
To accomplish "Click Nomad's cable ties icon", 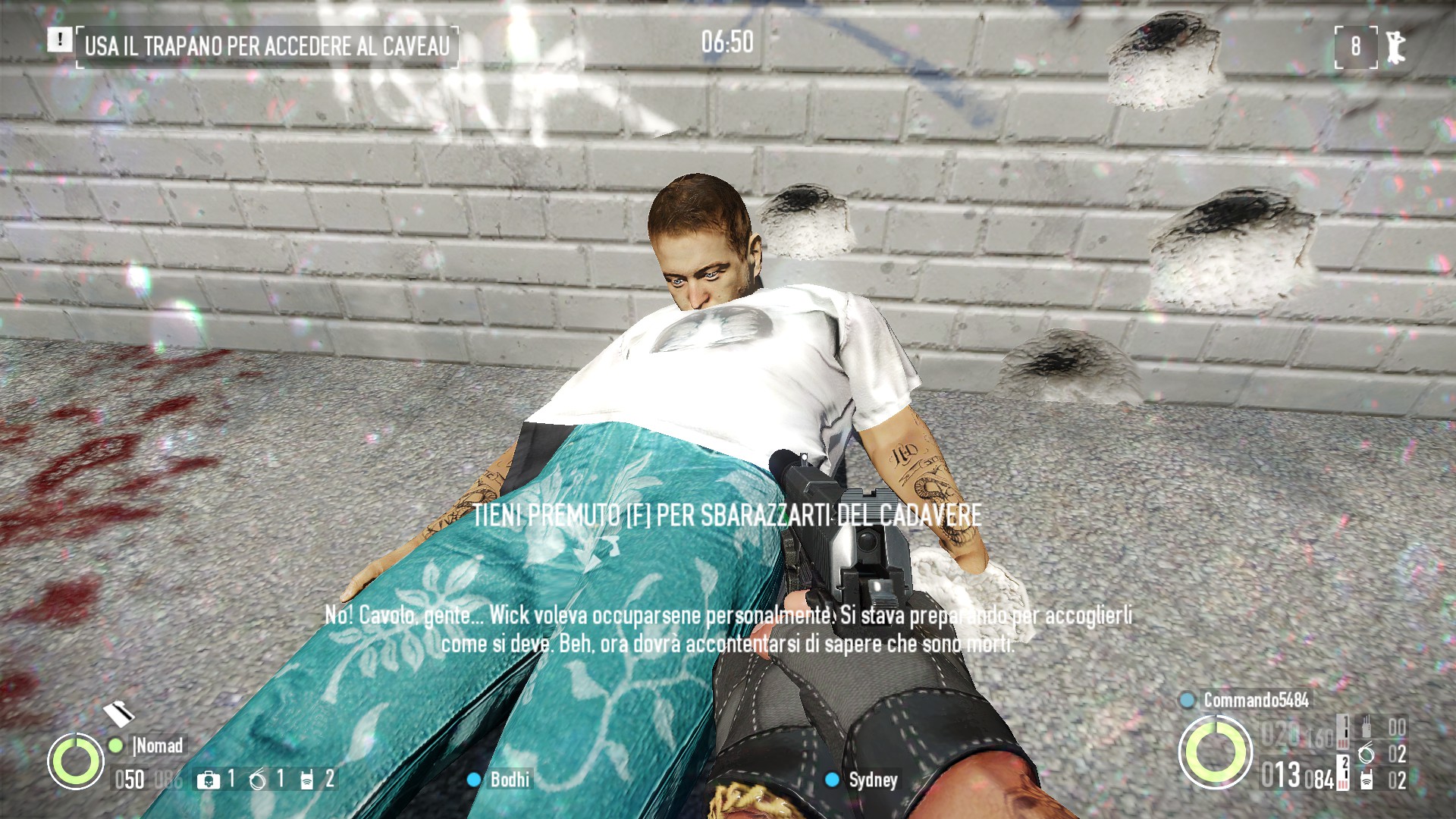I will pyautogui.click(x=258, y=779).
